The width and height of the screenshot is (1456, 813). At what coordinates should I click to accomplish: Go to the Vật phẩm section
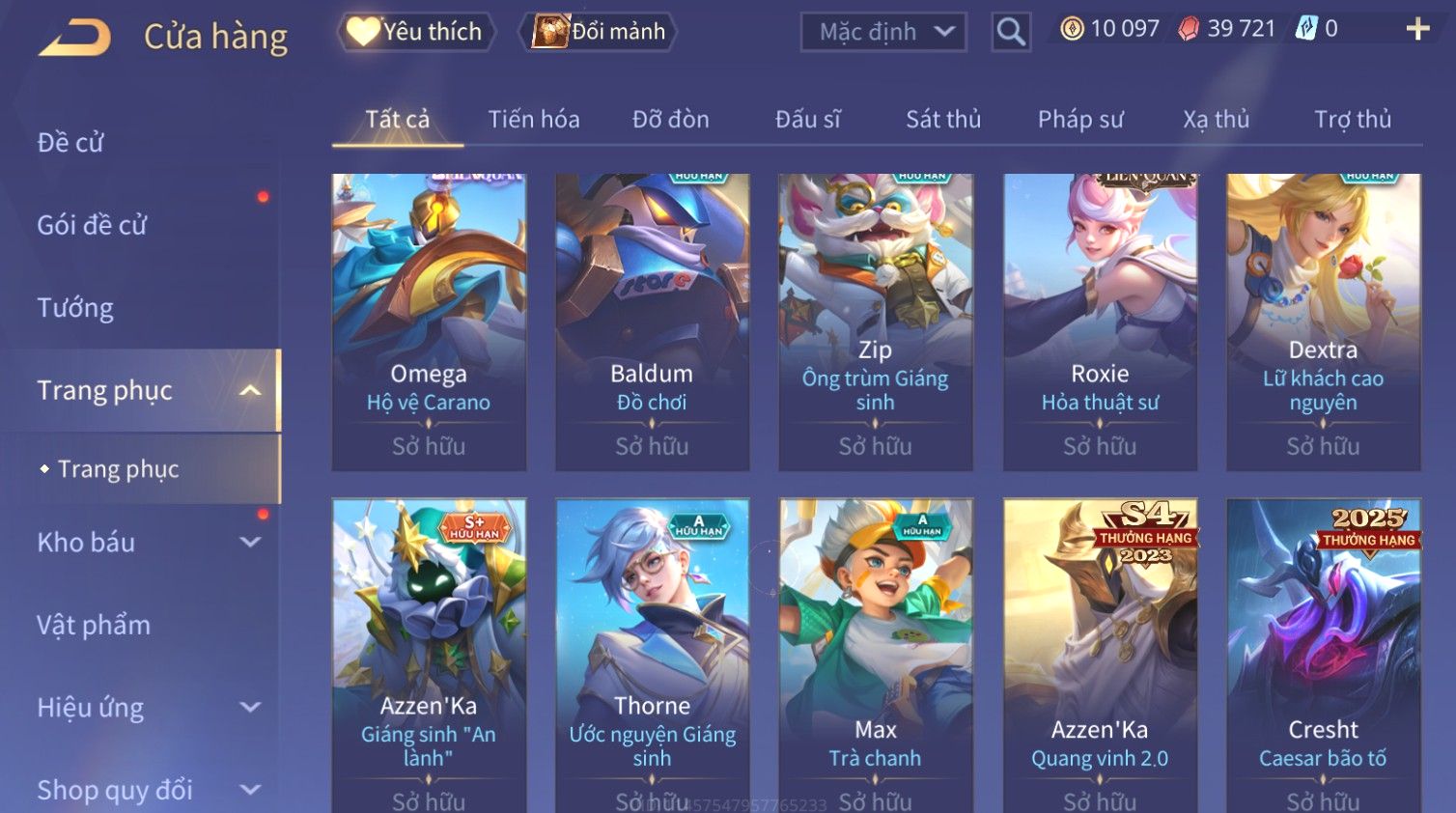pos(94,626)
